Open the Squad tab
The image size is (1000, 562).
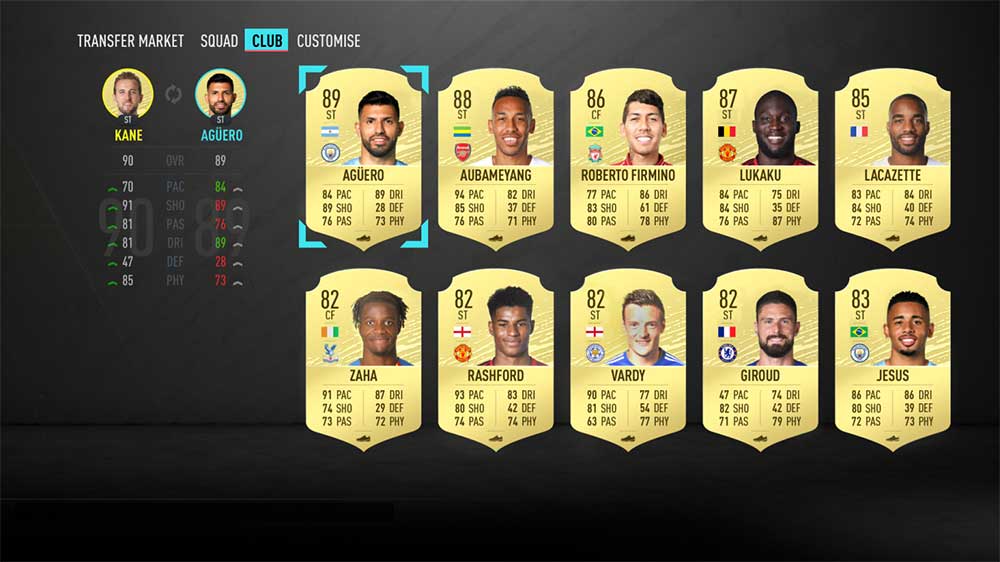click(x=219, y=41)
